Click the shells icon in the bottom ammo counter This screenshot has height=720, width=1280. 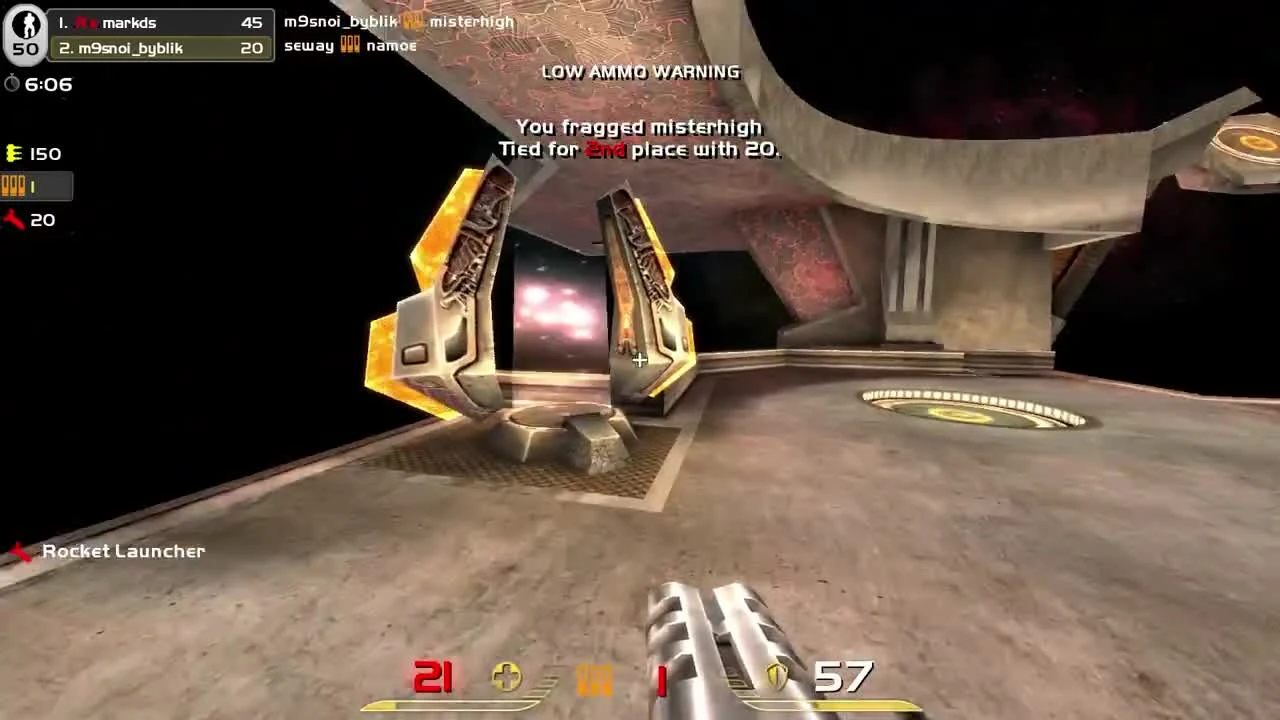[x=595, y=677]
